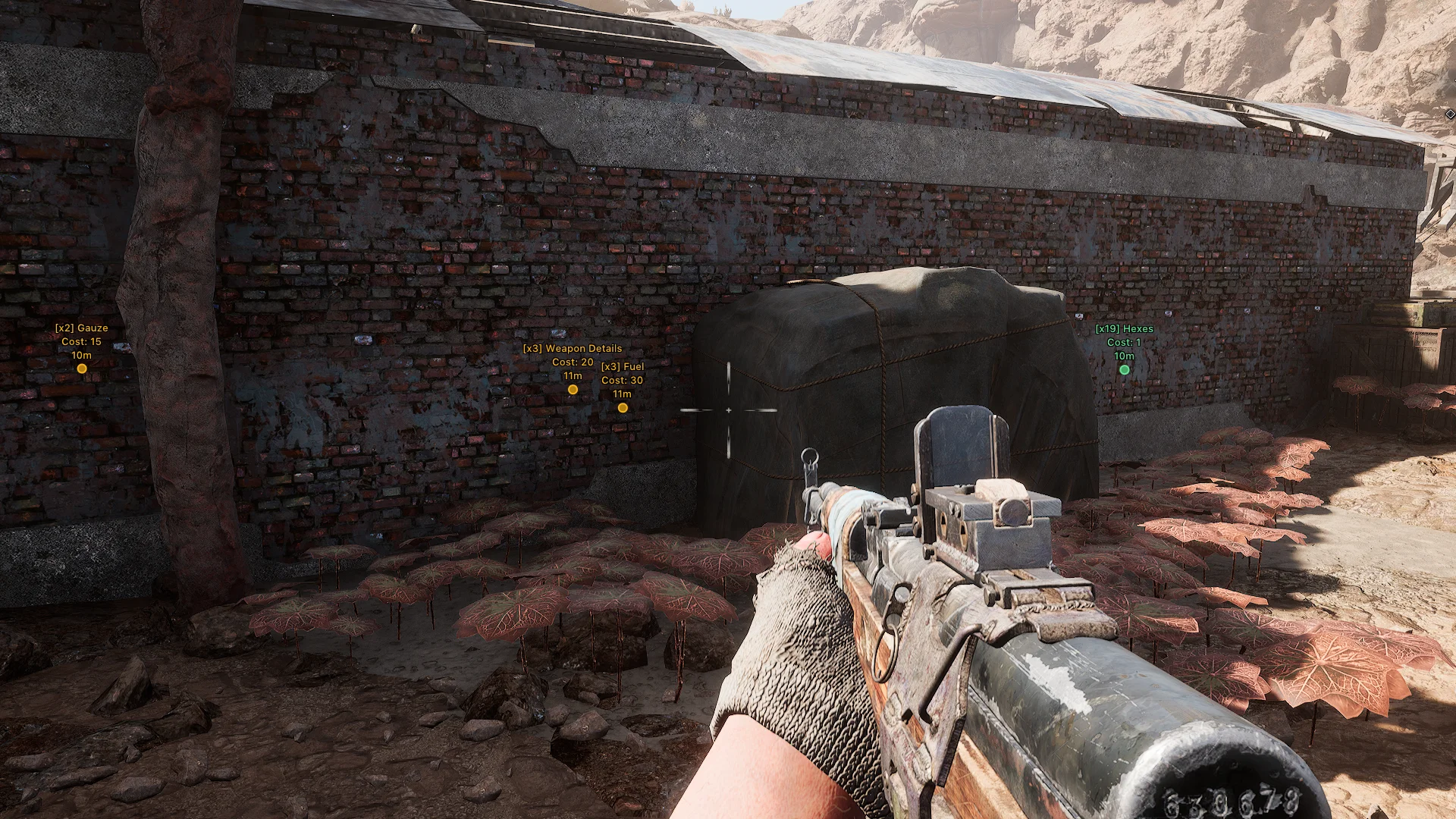Choose the green Hexes loot marker
1456x819 pixels.
point(1124,370)
